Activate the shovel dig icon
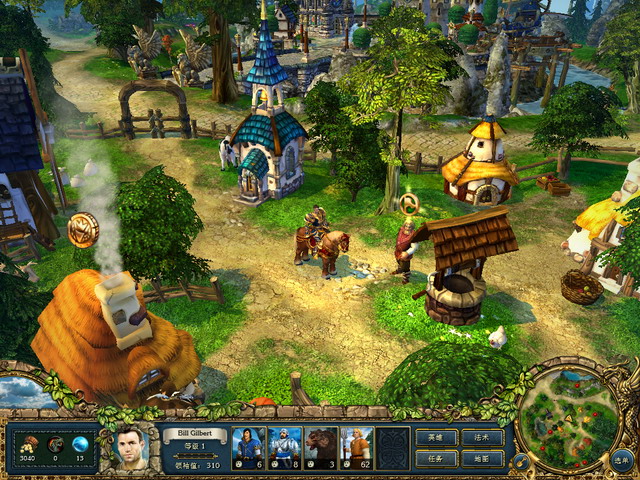This screenshot has height=480, width=640. click(x=520, y=461)
